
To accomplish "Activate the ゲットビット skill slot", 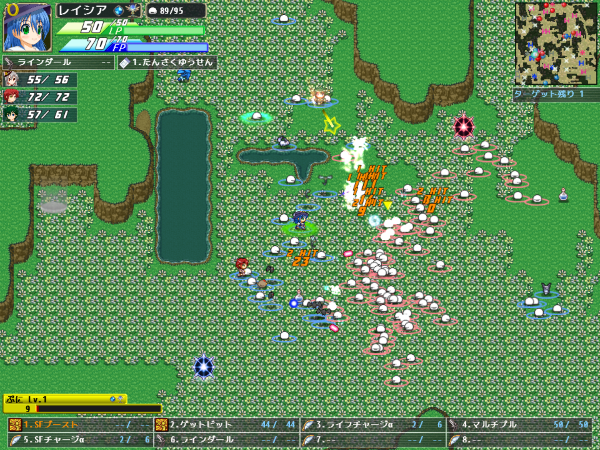I will tap(228, 425).
